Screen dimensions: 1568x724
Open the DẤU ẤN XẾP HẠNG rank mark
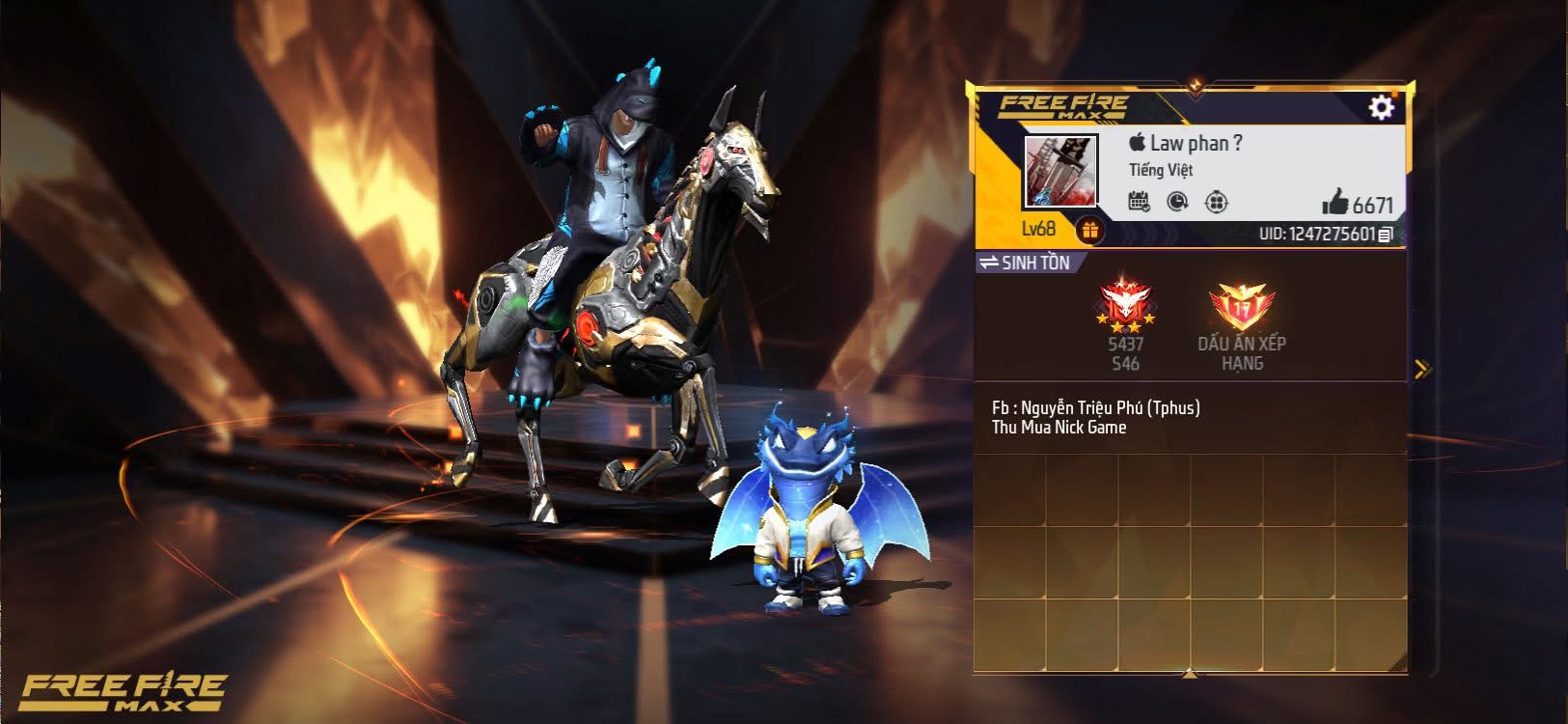tap(1241, 309)
